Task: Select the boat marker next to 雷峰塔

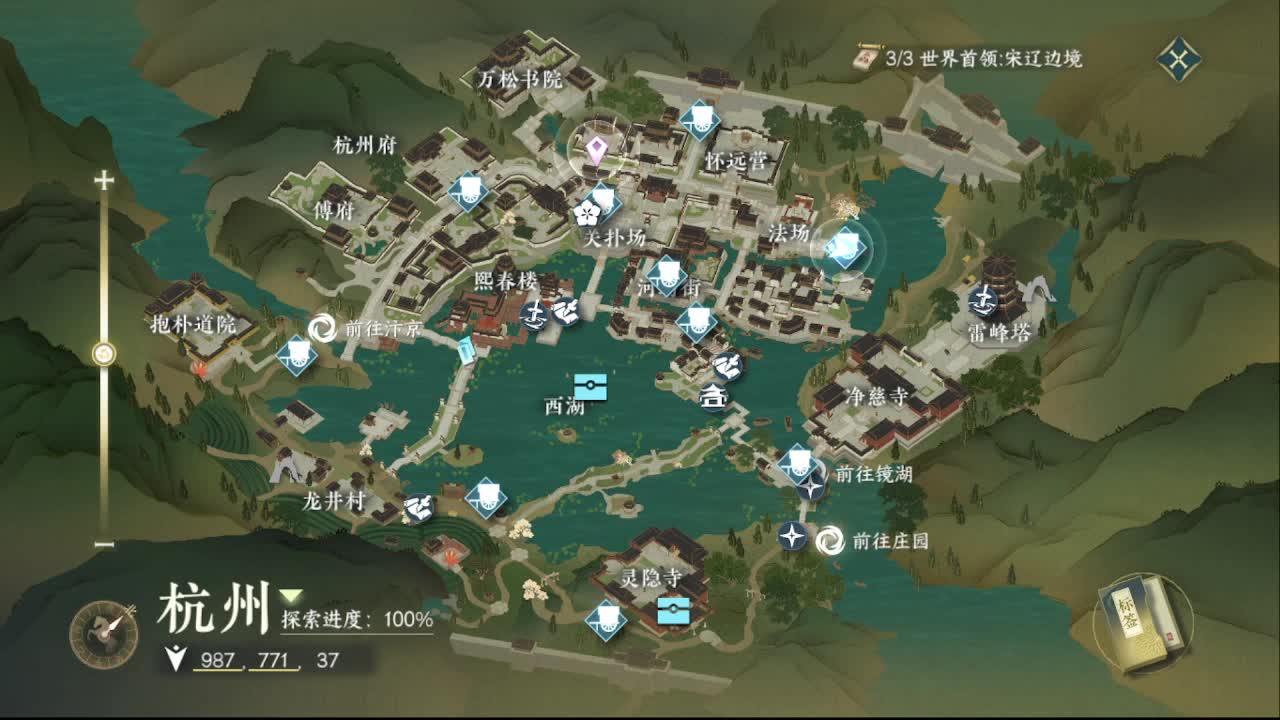Action: coord(983,298)
